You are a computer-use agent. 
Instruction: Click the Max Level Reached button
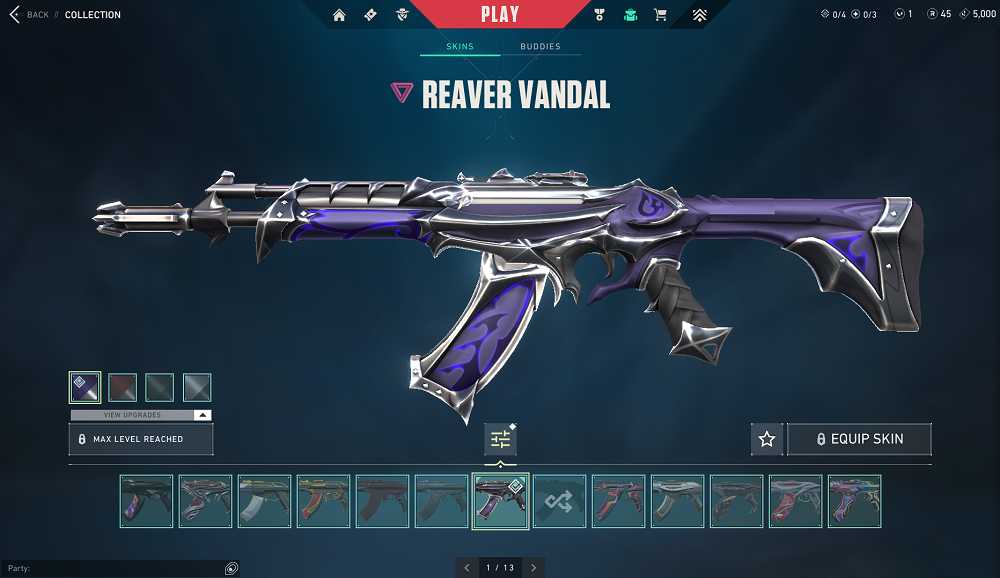click(141, 439)
